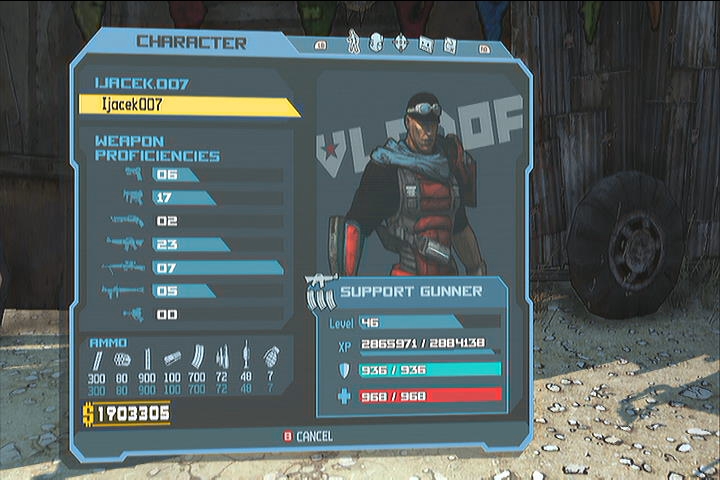The height and width of the screenshot is (480, 720).
Task: Open the shield-shaped tab icon
Action: (x=377, y=43)
